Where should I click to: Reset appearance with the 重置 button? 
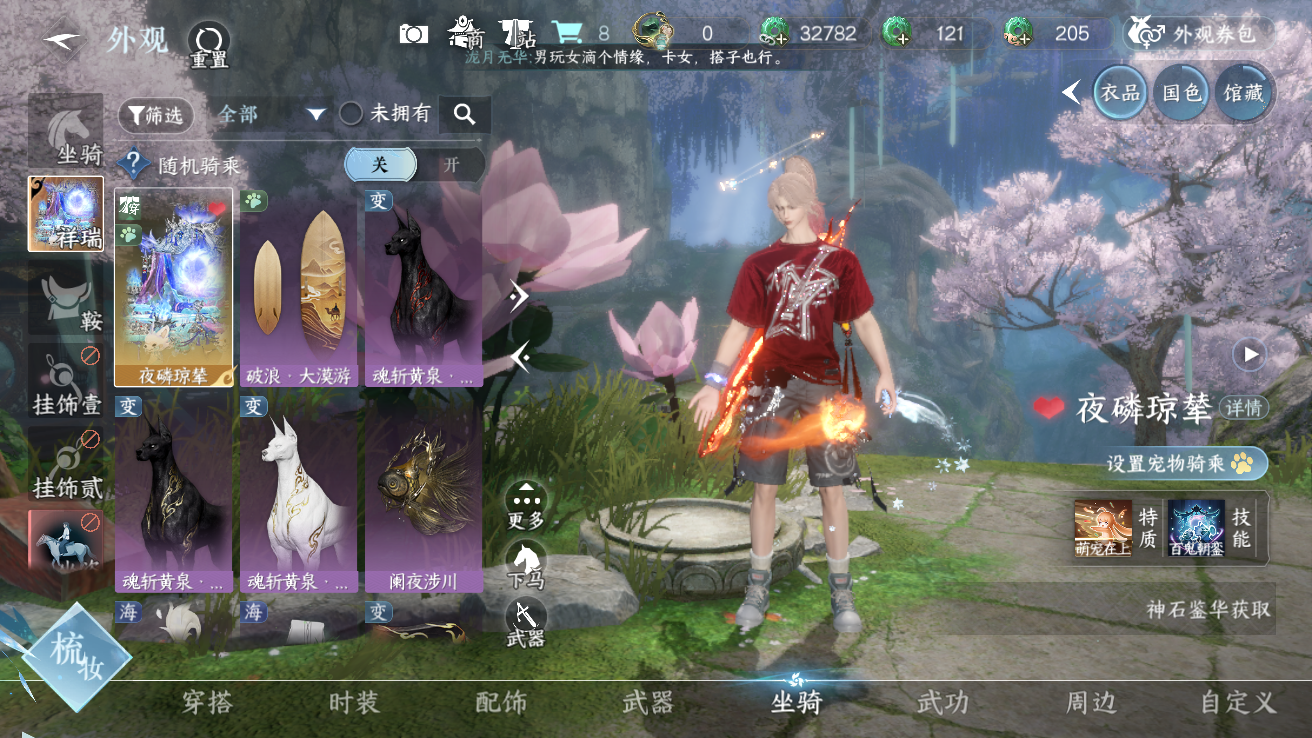(209, 43)
